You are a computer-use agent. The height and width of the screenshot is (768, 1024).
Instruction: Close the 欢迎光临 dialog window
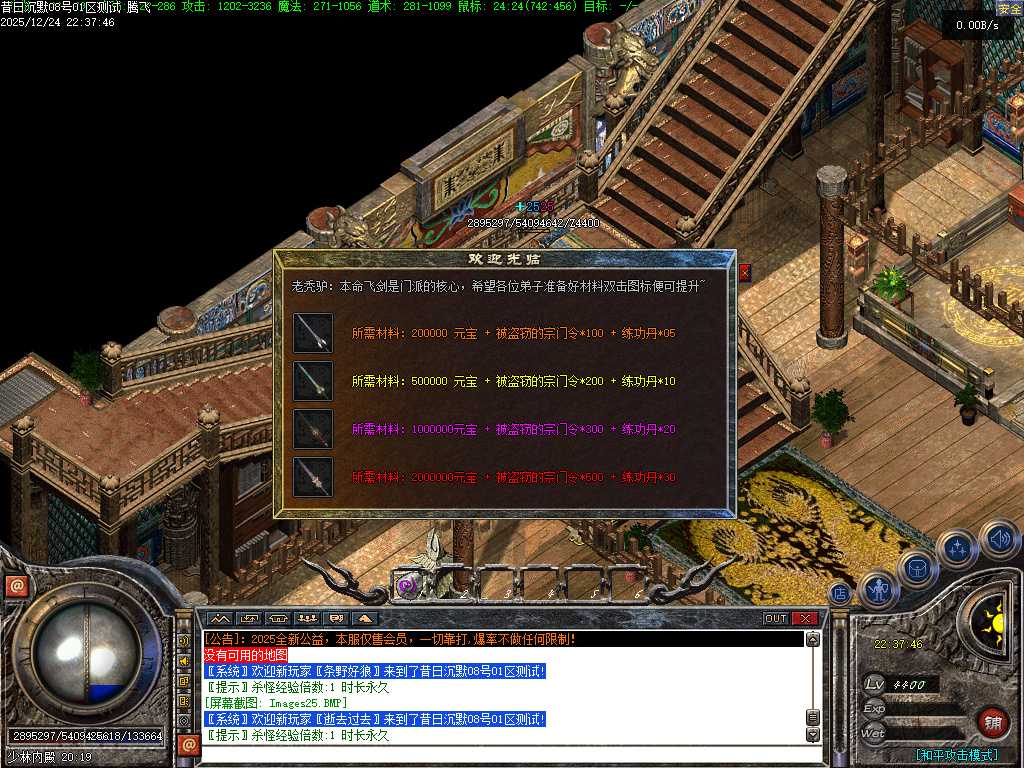pos(744,272)
